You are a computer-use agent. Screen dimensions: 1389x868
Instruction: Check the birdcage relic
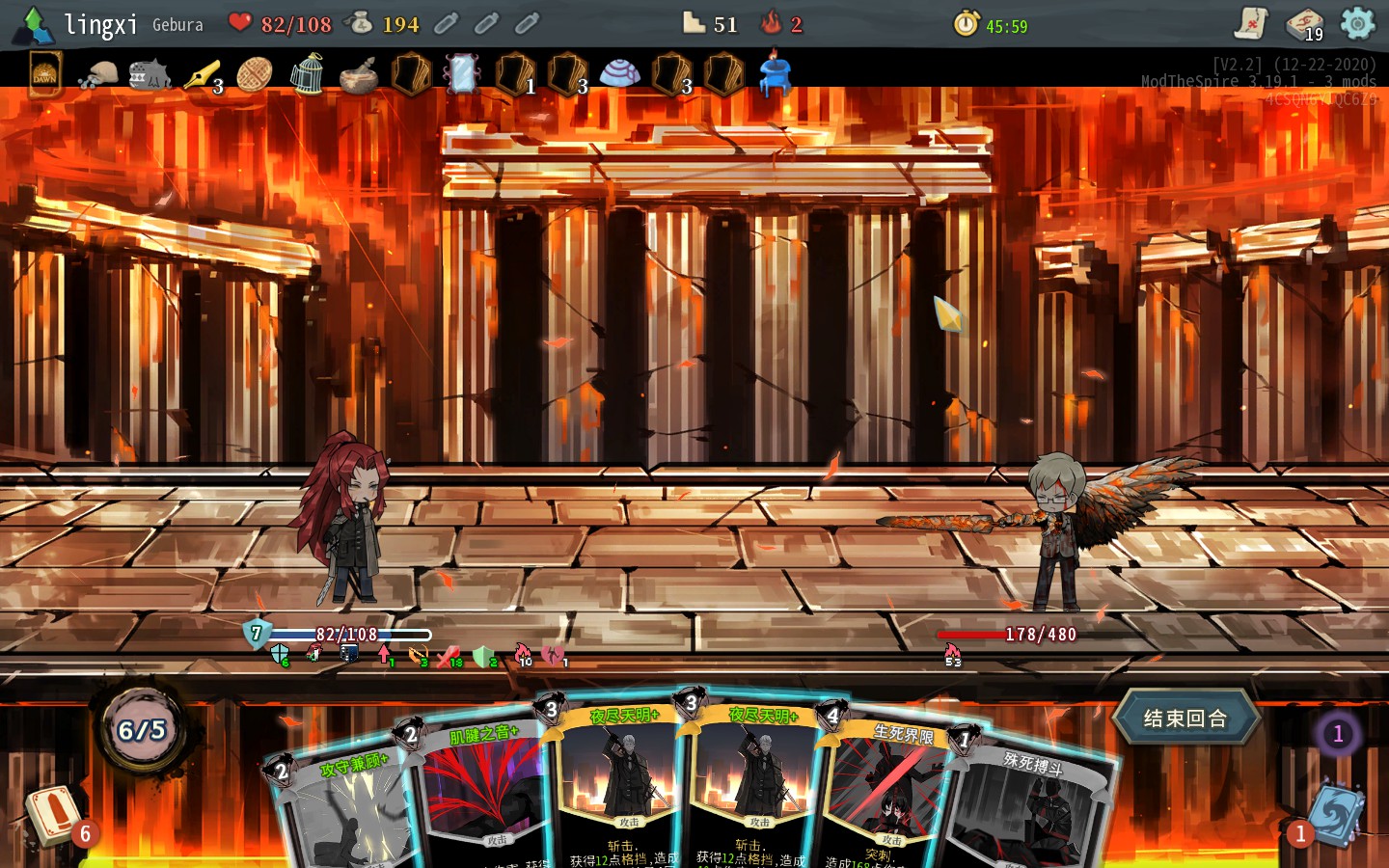click(306, 74)
